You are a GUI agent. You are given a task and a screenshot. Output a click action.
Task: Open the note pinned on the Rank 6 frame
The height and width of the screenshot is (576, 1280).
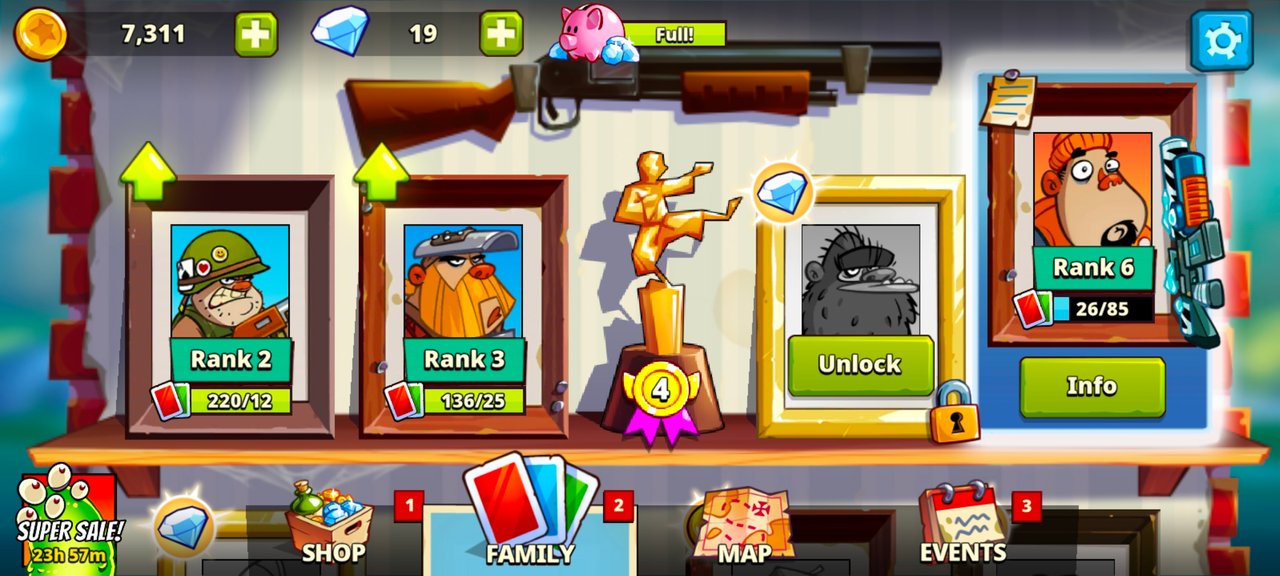(1008, 100)
